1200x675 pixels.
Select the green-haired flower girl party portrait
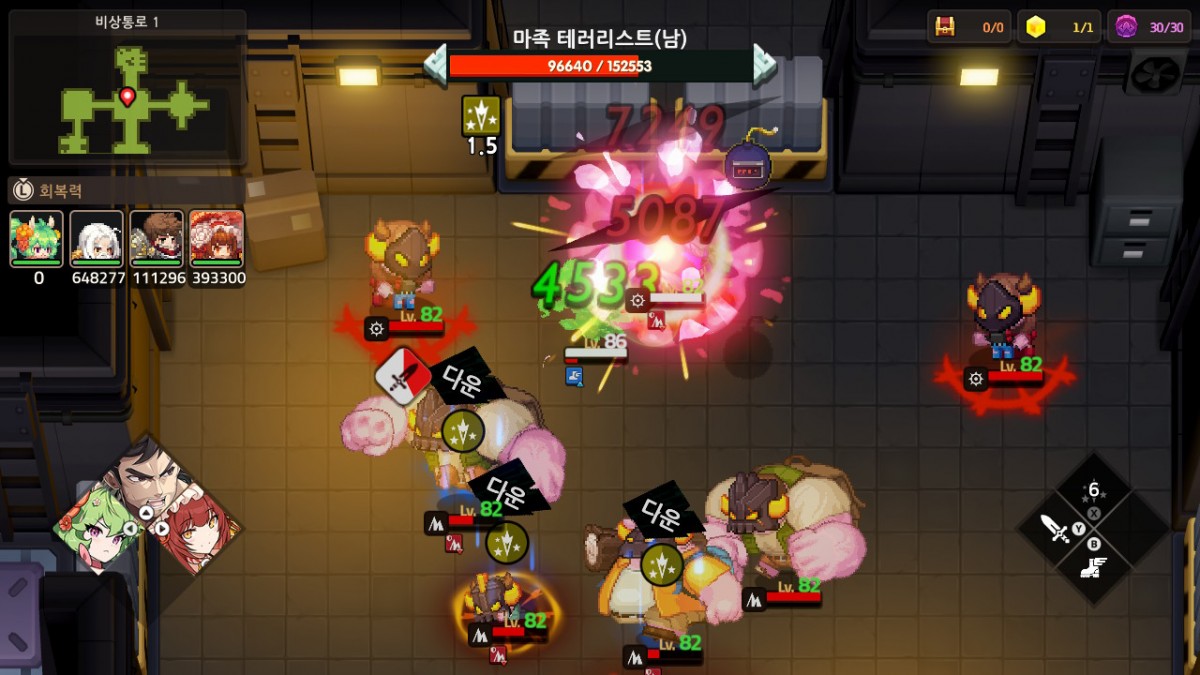point(37,238)
